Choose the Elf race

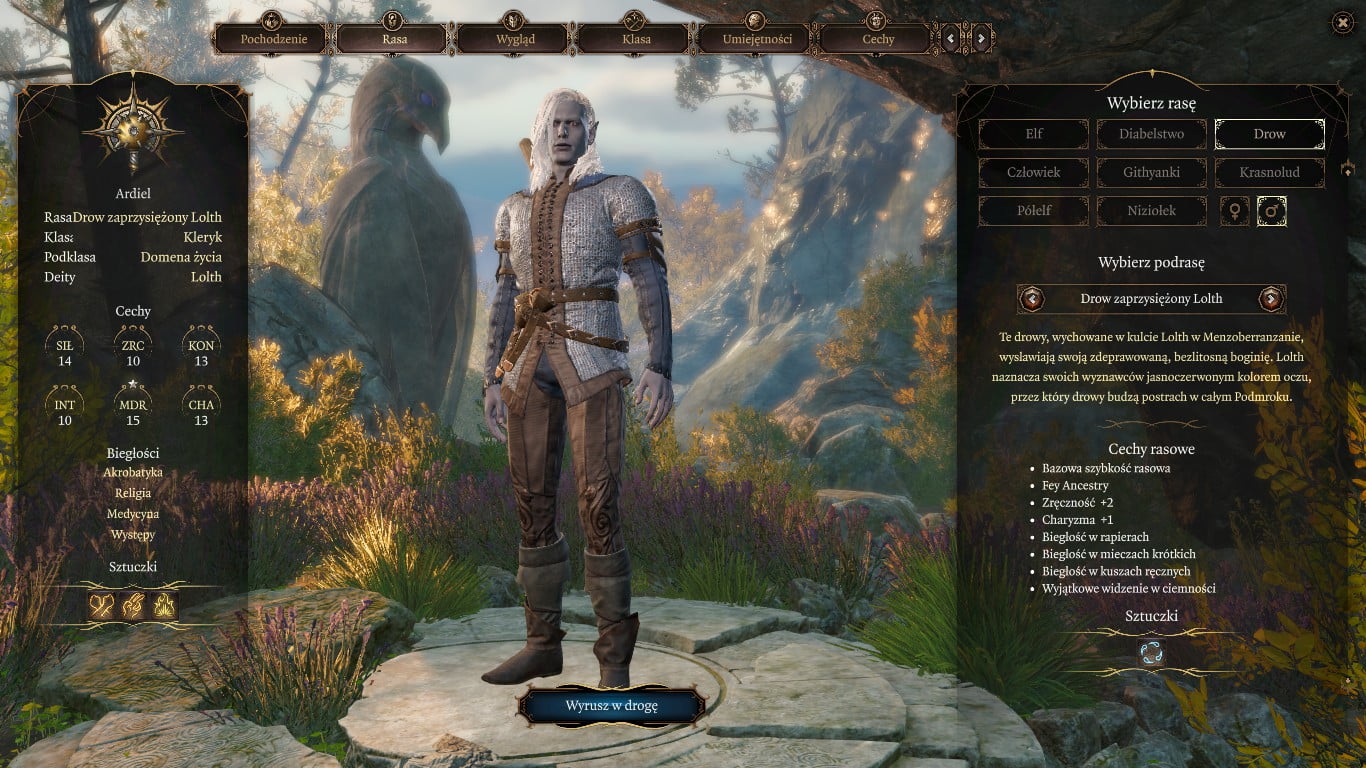click(x=1033, y=134)
